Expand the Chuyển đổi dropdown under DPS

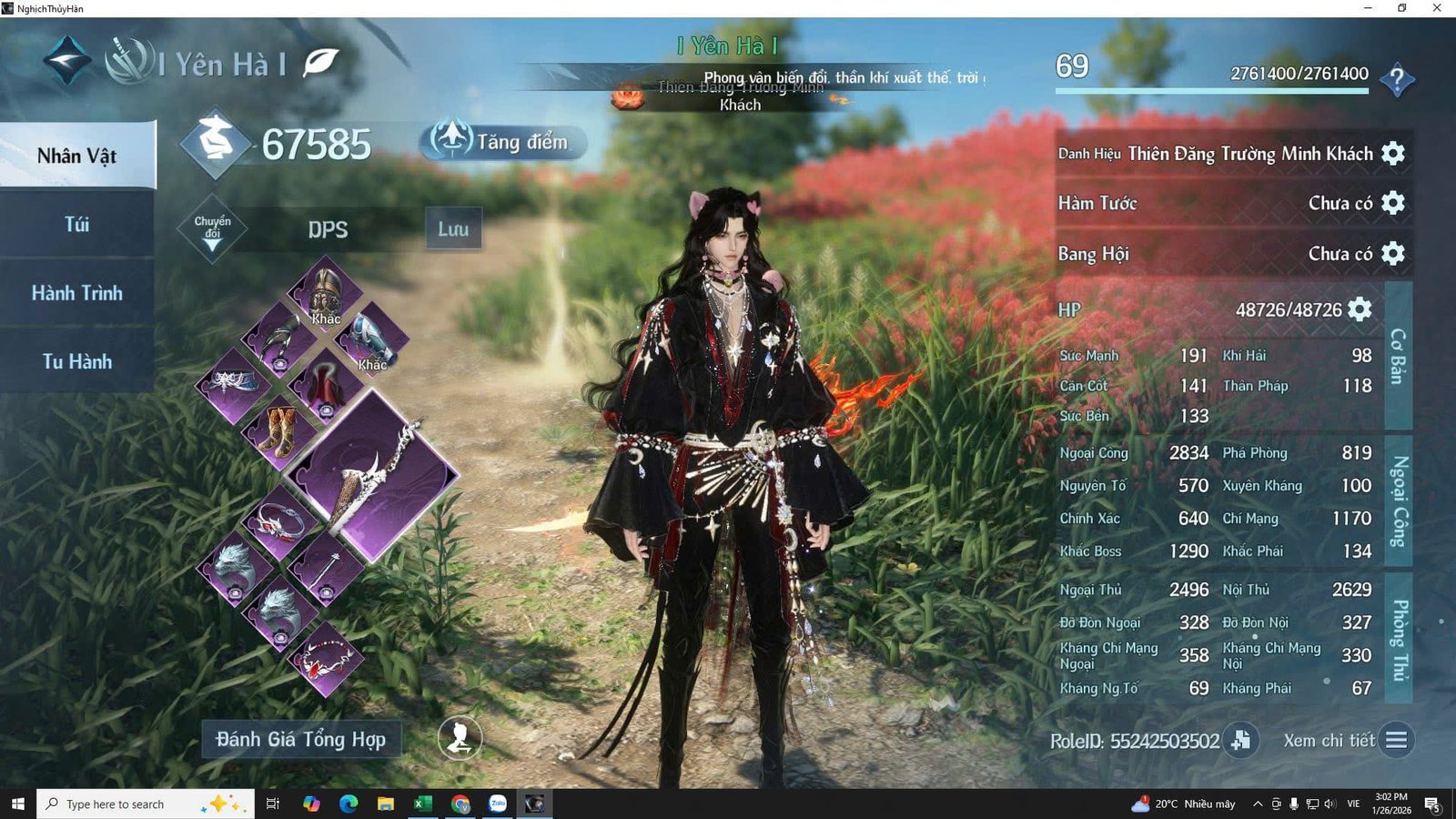click(x=211, y=229)
